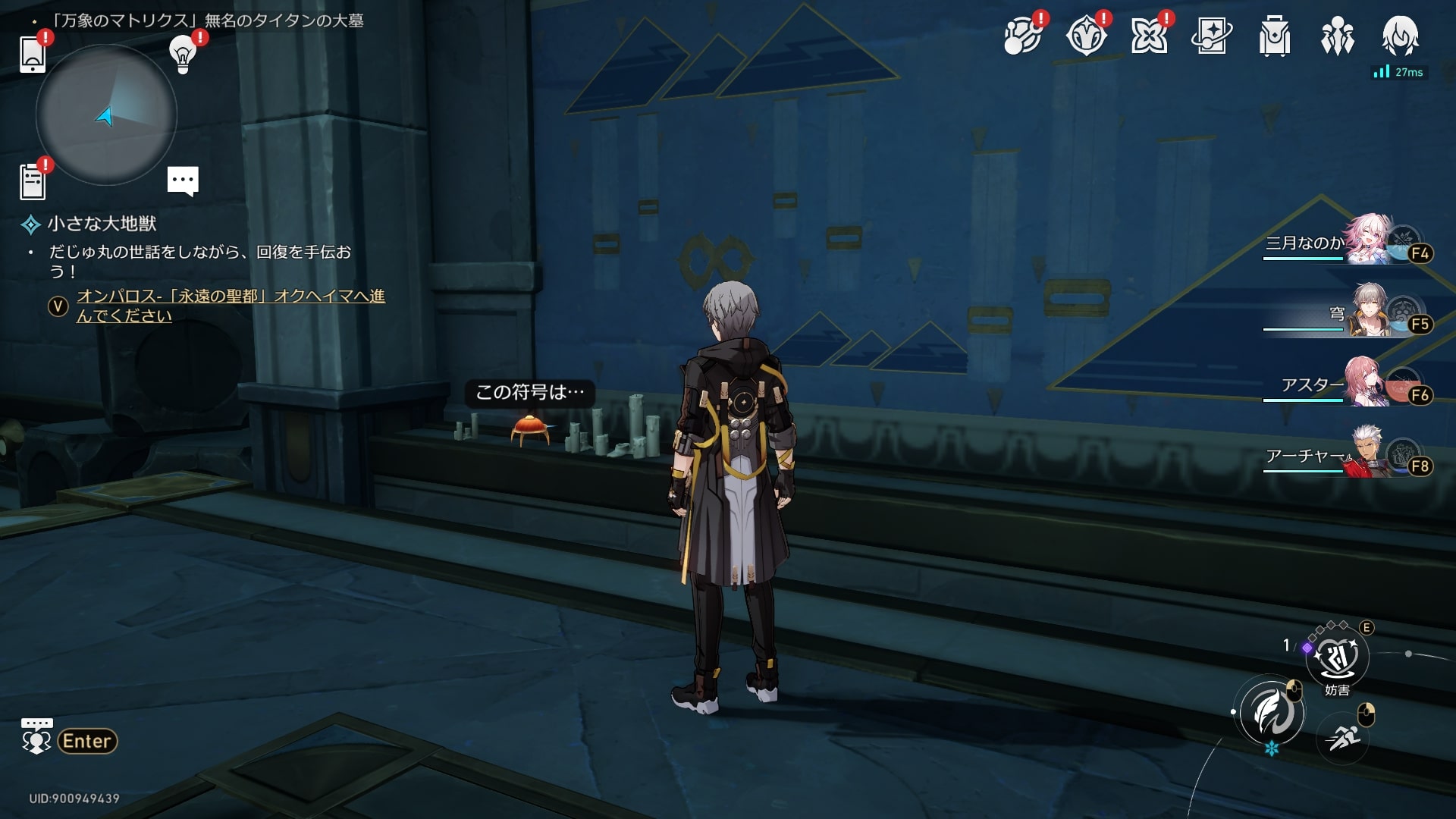Open the mission log clipboard icon
The image size is (1456, 819).
[x=33, y=182]
